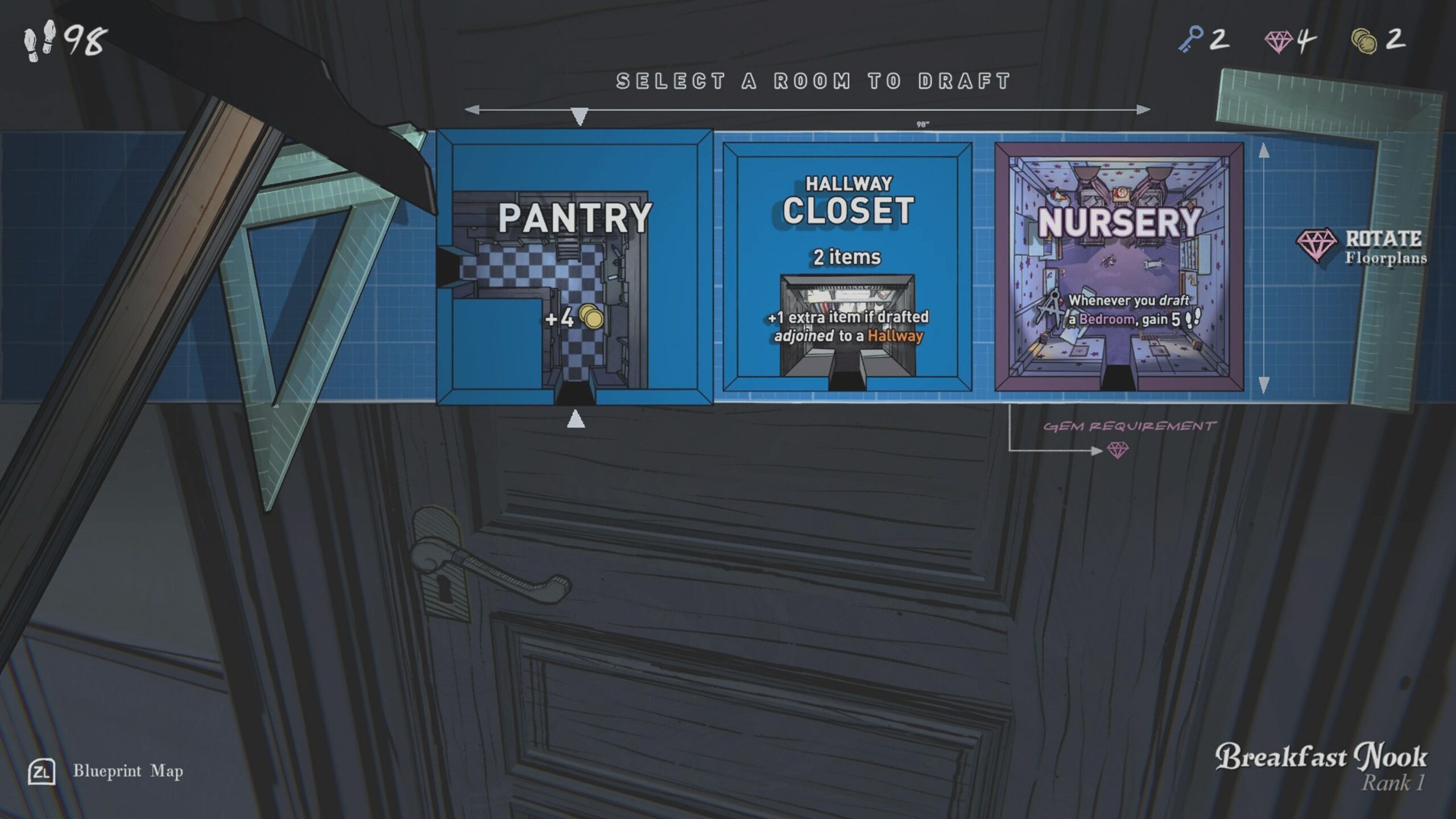Select the Hallway Closet floorplan
The width and height of the screenshot is (1456, 819).
[x=847, y=267]
